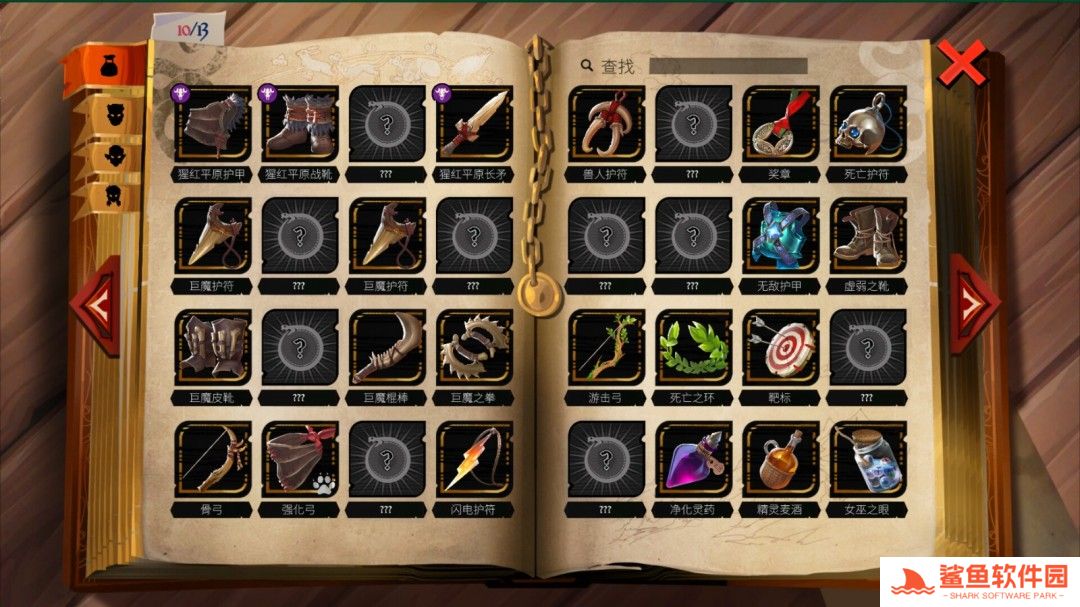Select the 猩红平原战靴 boots entry
This screenshot has height=607, width=1080.
tap(300, 124)
